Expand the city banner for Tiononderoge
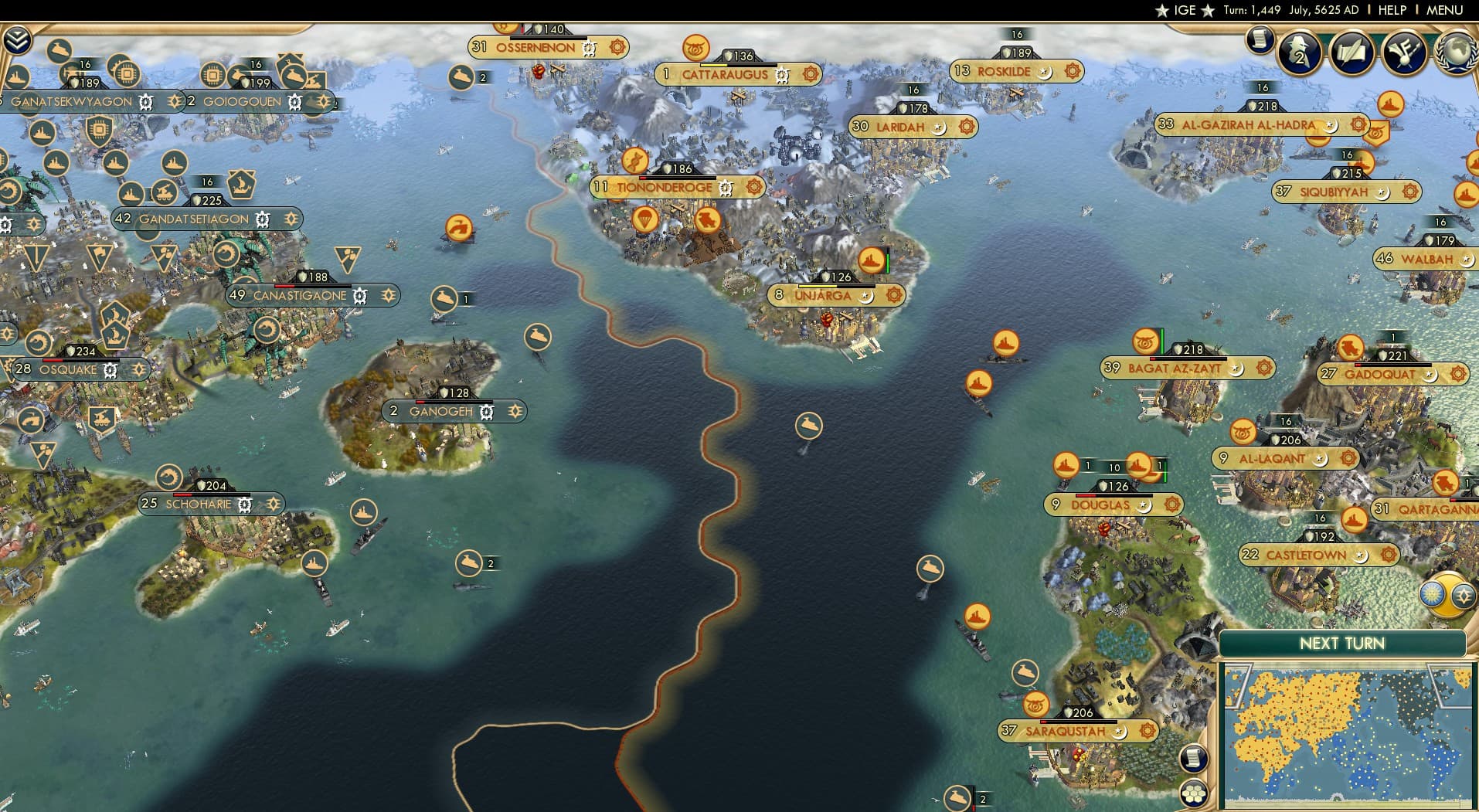Viewport: 1479px width, 812px height. coord(665,187)
